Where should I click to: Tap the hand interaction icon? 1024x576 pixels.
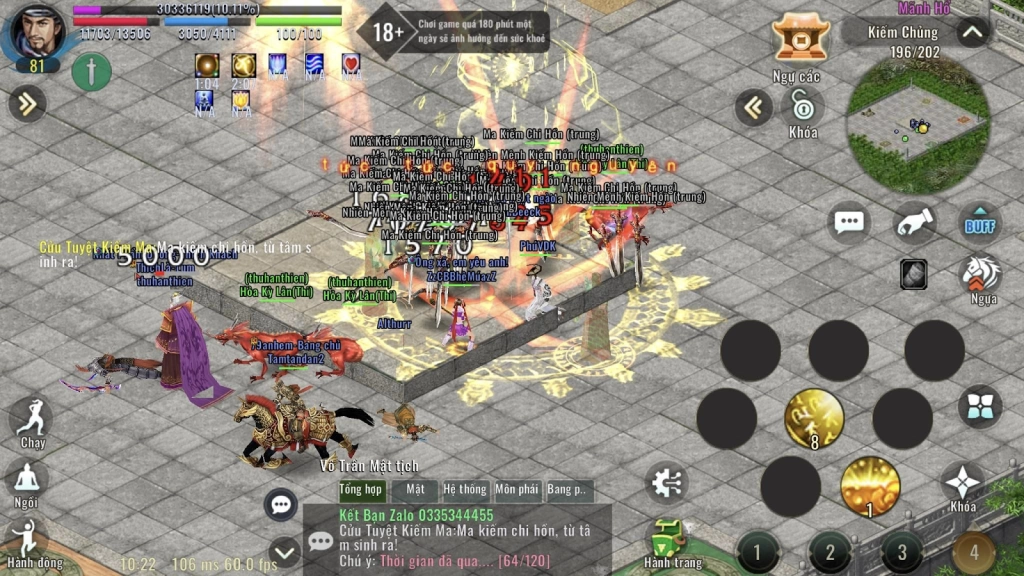(914, 224)
